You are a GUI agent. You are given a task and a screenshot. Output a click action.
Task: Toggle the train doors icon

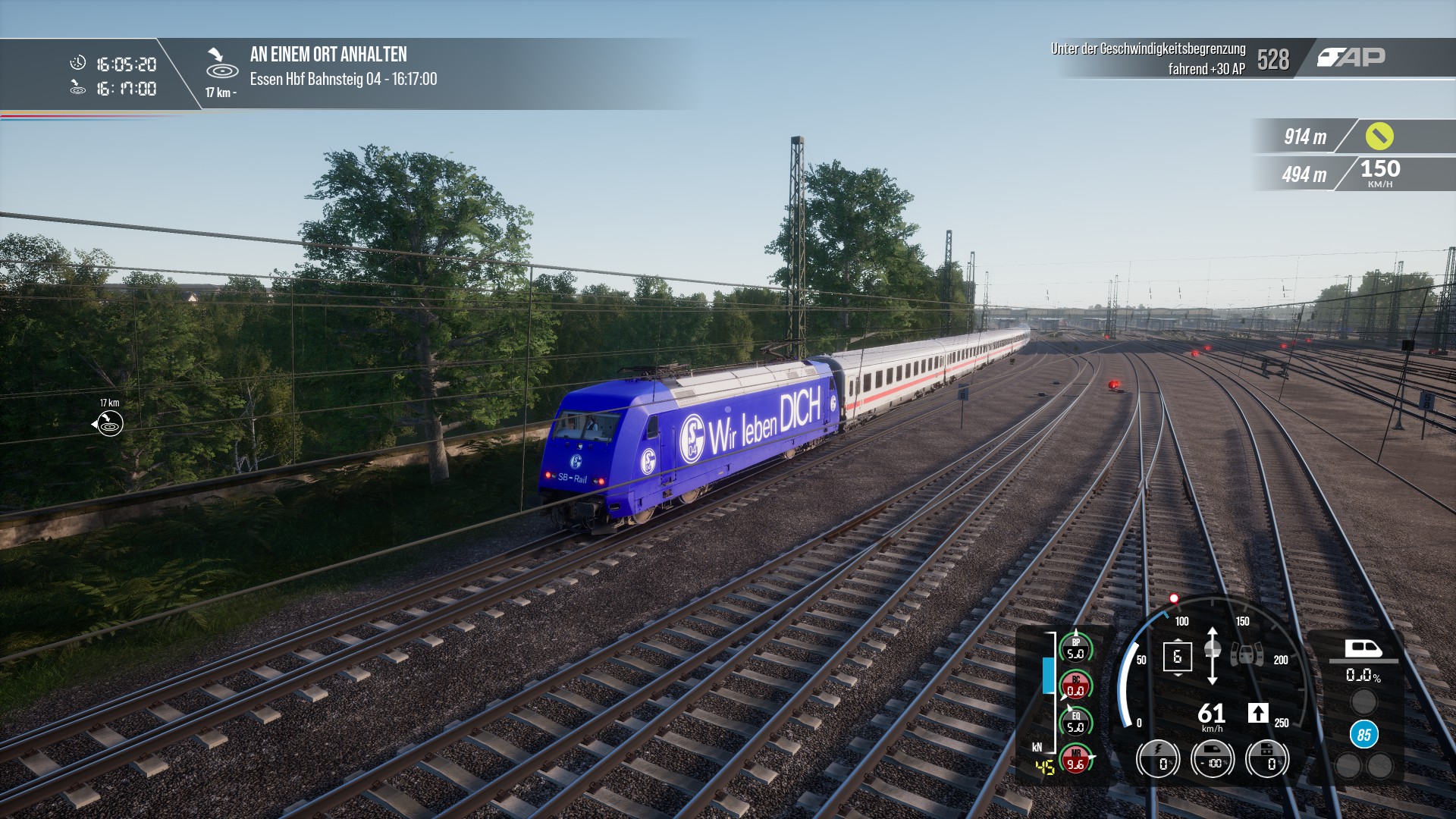point(1247,654)
